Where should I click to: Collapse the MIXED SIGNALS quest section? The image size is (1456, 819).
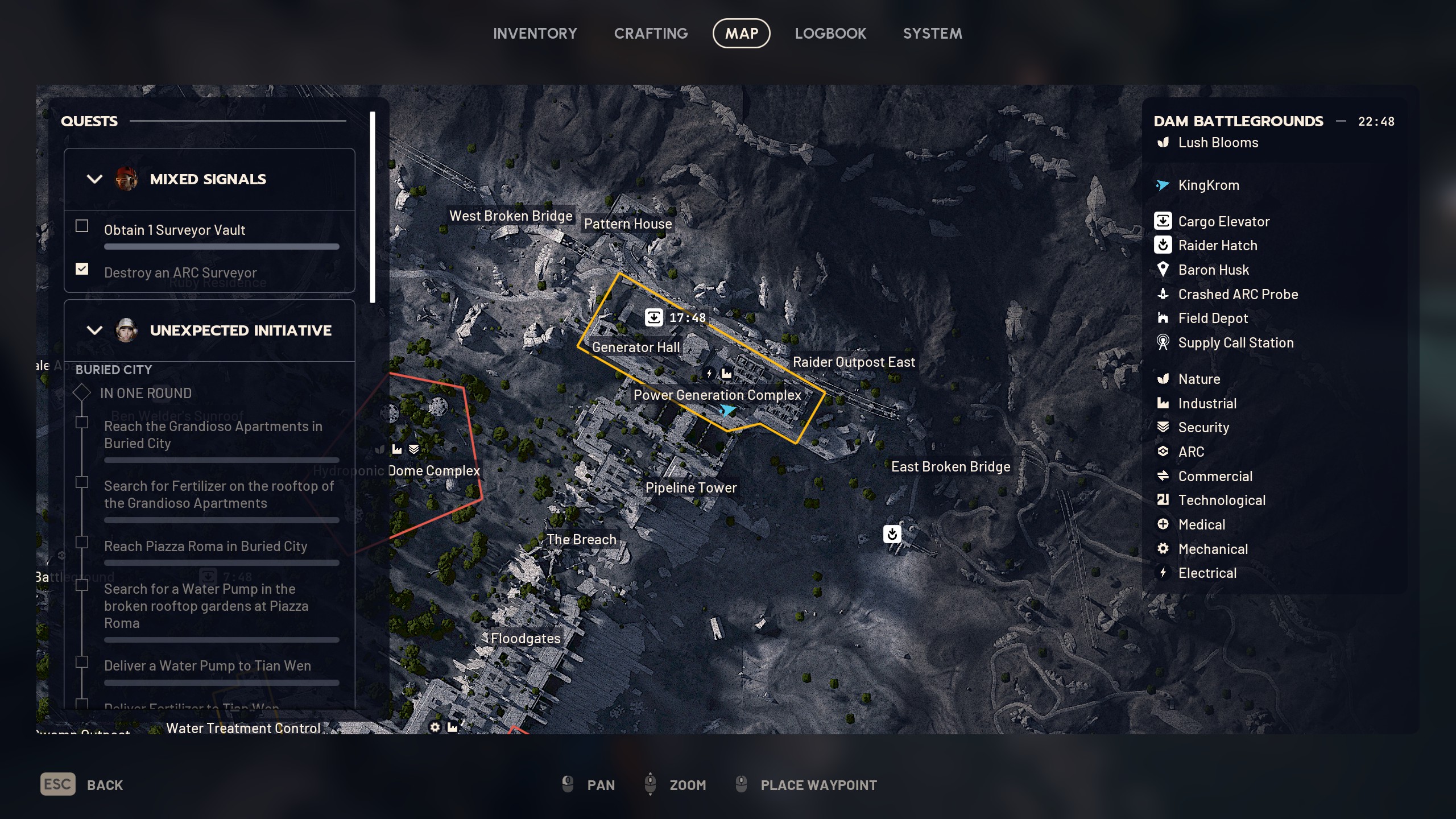click(95, 179)
